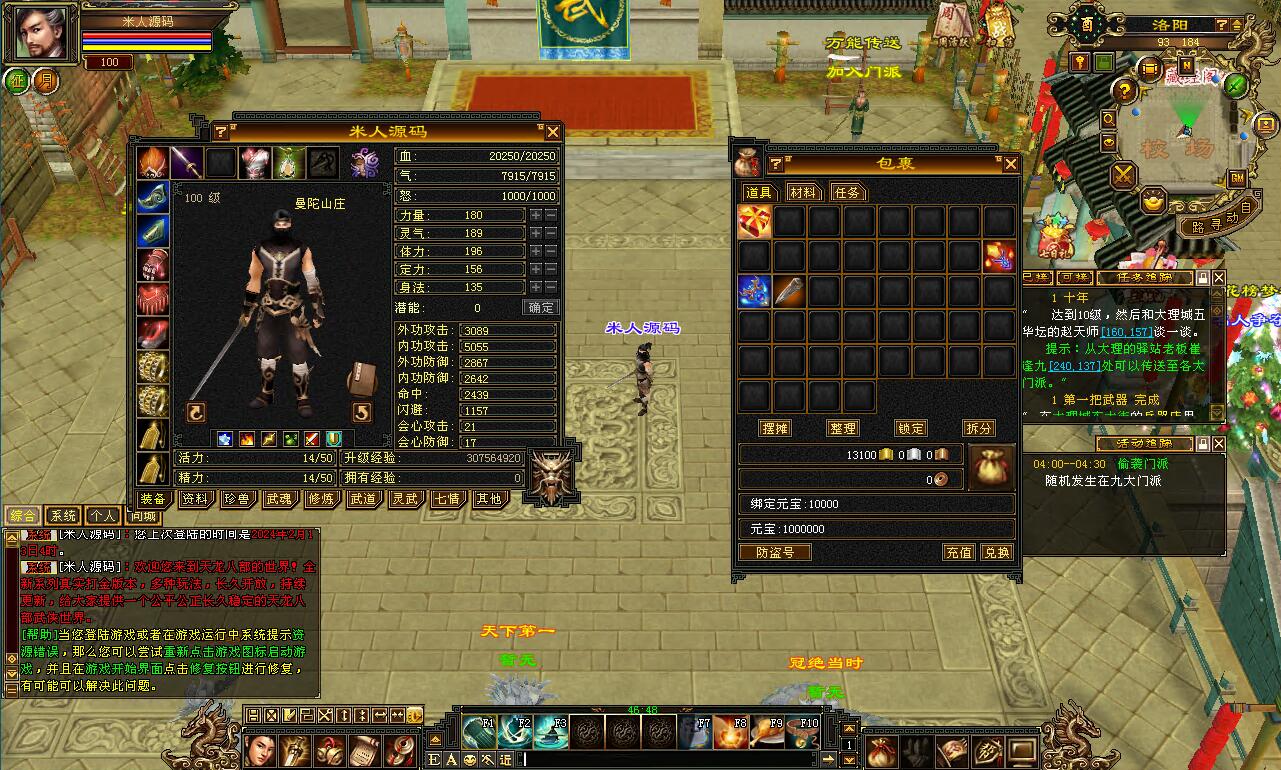Screen dimensions: 1281x770
Task: Increase 力量 with its plus button
Action: coord(536,215)
